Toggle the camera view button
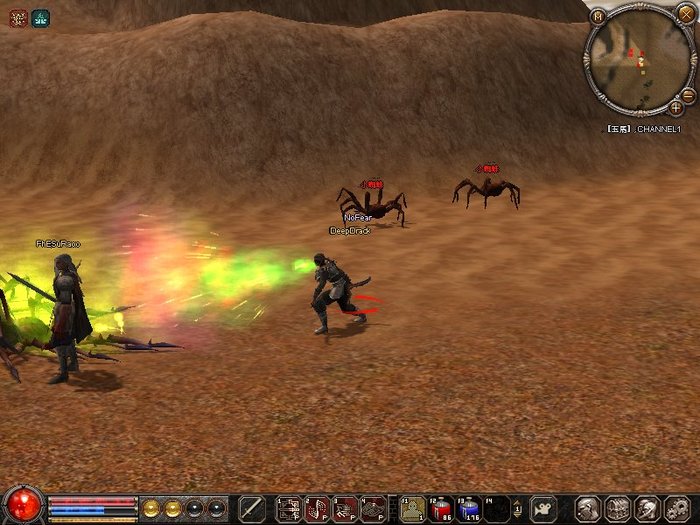The width and height of the screenshot is (700, 525). (x=543, y=508)
